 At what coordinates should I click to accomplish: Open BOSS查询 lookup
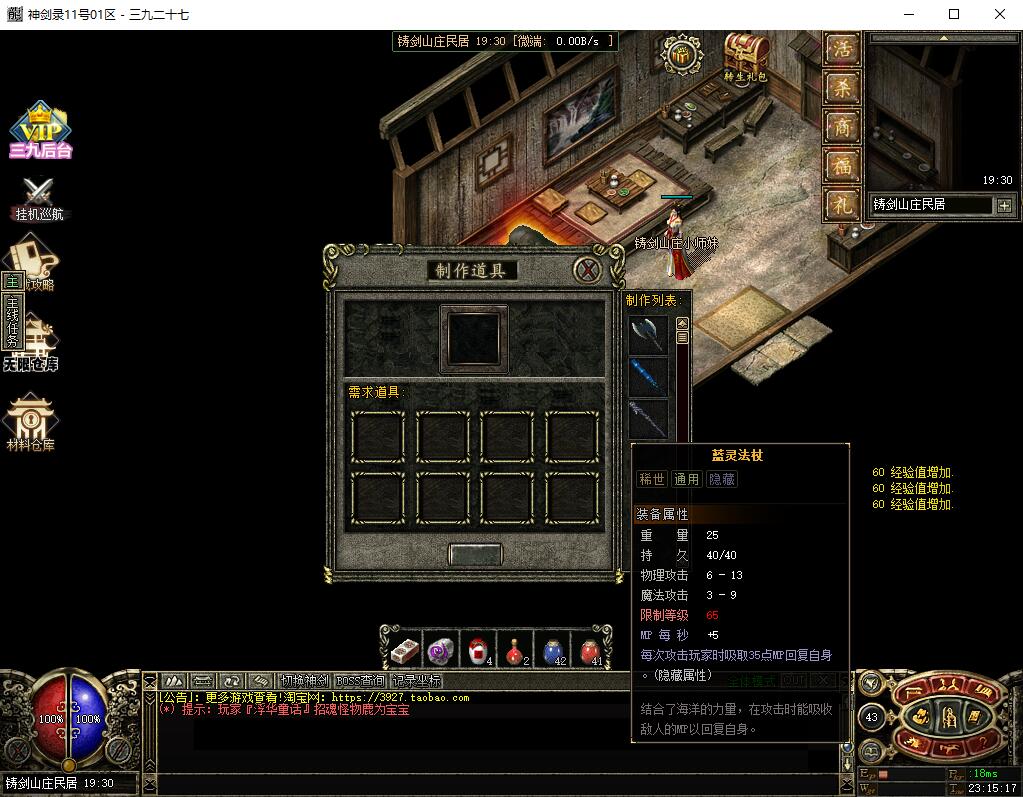click(361, 681)
